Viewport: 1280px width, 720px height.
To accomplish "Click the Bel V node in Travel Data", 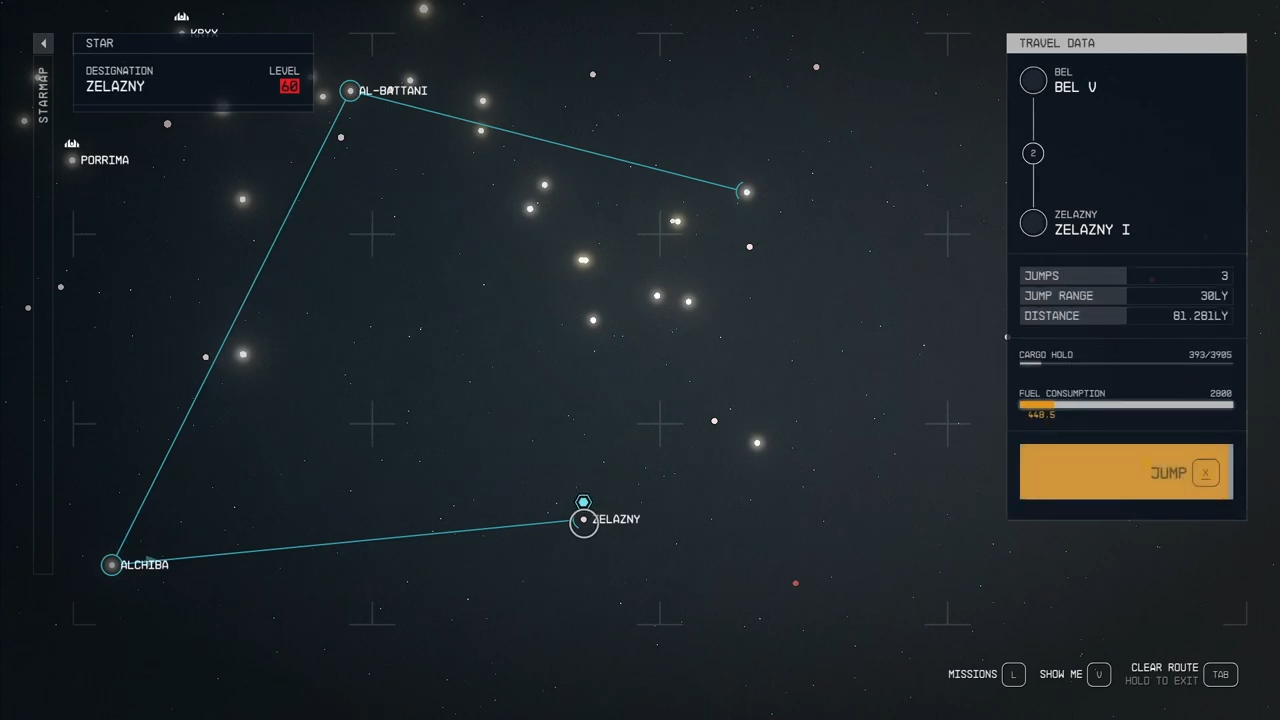I will [1033, 80].
